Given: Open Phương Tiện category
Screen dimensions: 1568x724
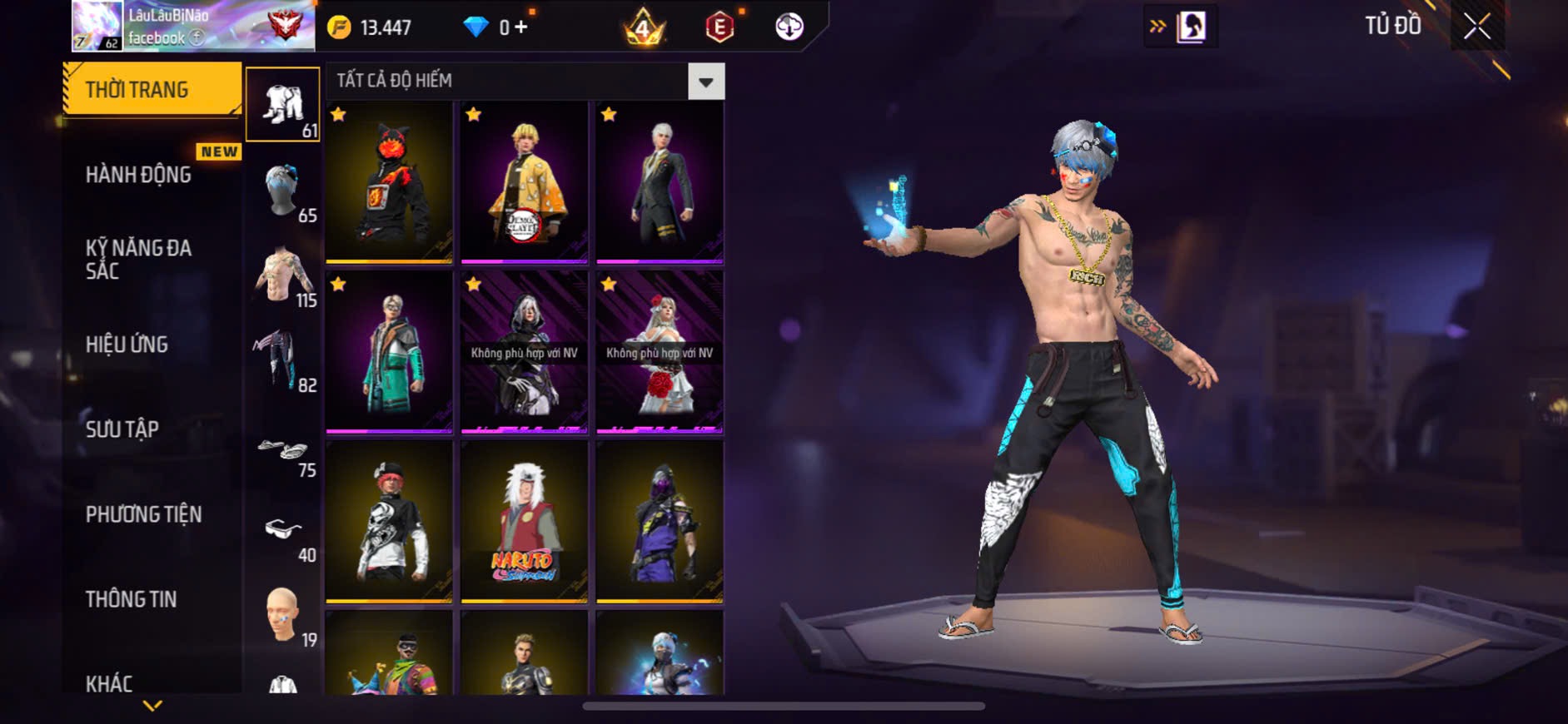Looking at the screenshot, I should [143, 514].
